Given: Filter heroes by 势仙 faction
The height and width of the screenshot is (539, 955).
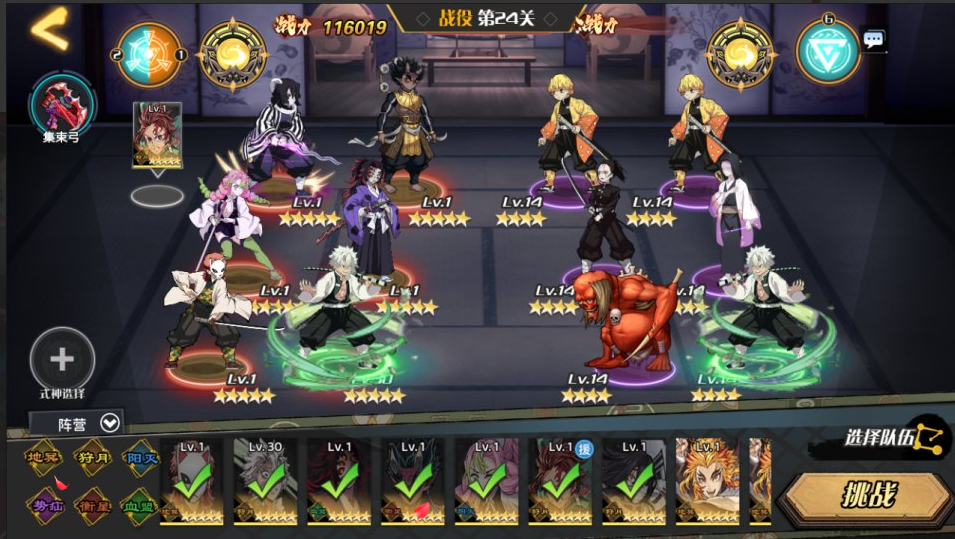Looking at the screenshot, I should 44,504.
